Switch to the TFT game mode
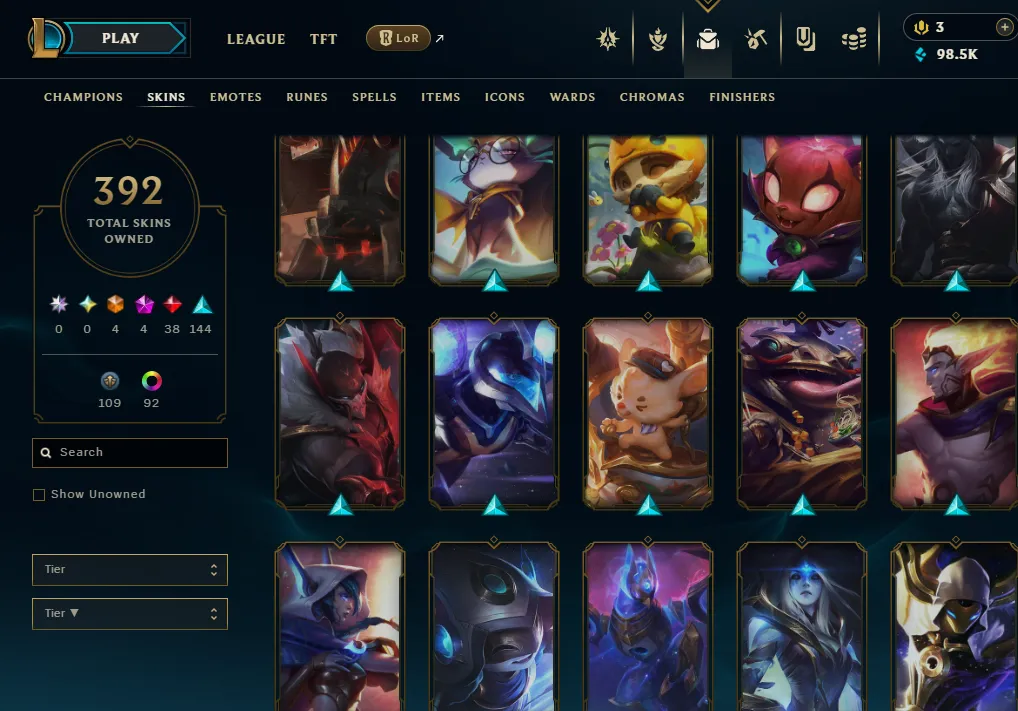Image resolution: width=1018 pixels, height=711 pixels. pyautogui.click(x=323, y=39)
